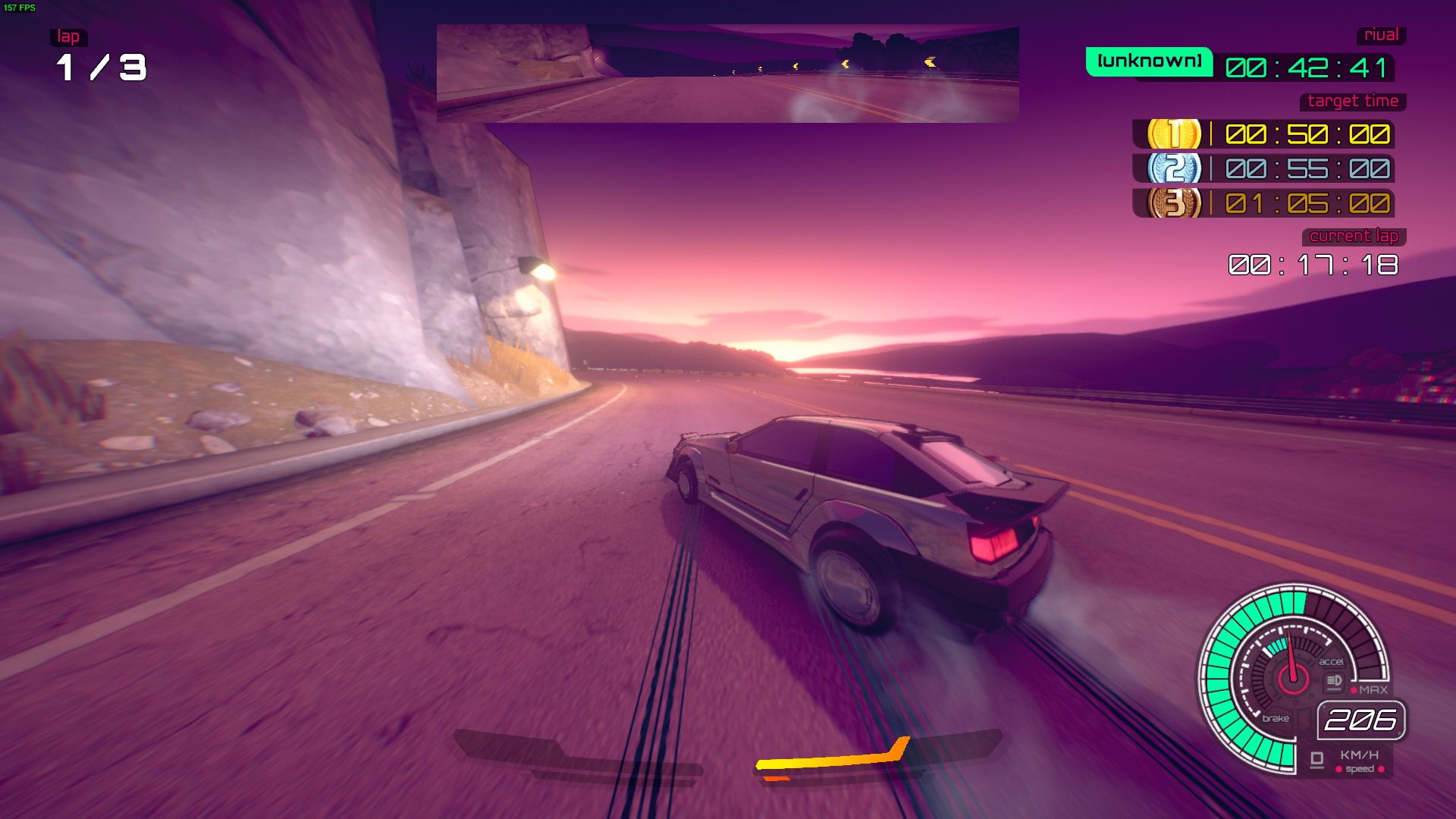Click the [unknown] rival name tag

[1149, 61]
